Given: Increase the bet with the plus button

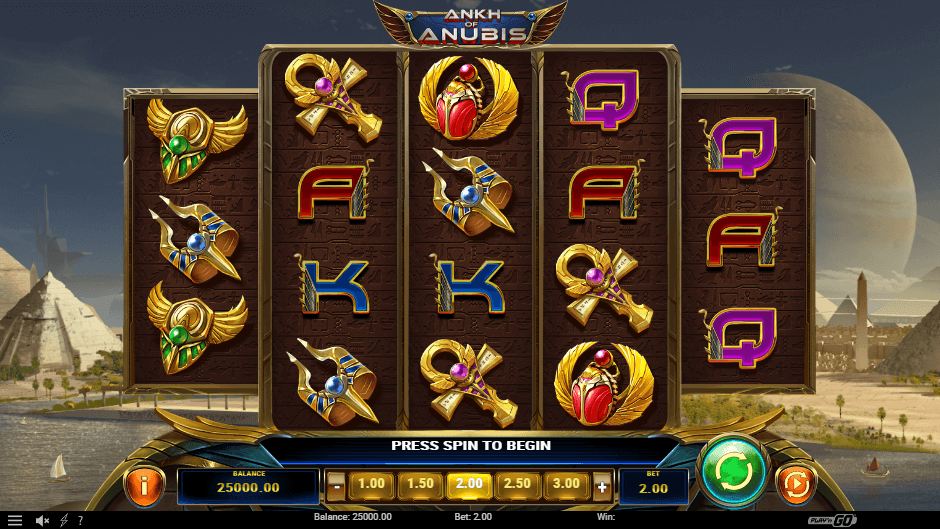Looking at the screenshot, I should click(x=602, y=487).
